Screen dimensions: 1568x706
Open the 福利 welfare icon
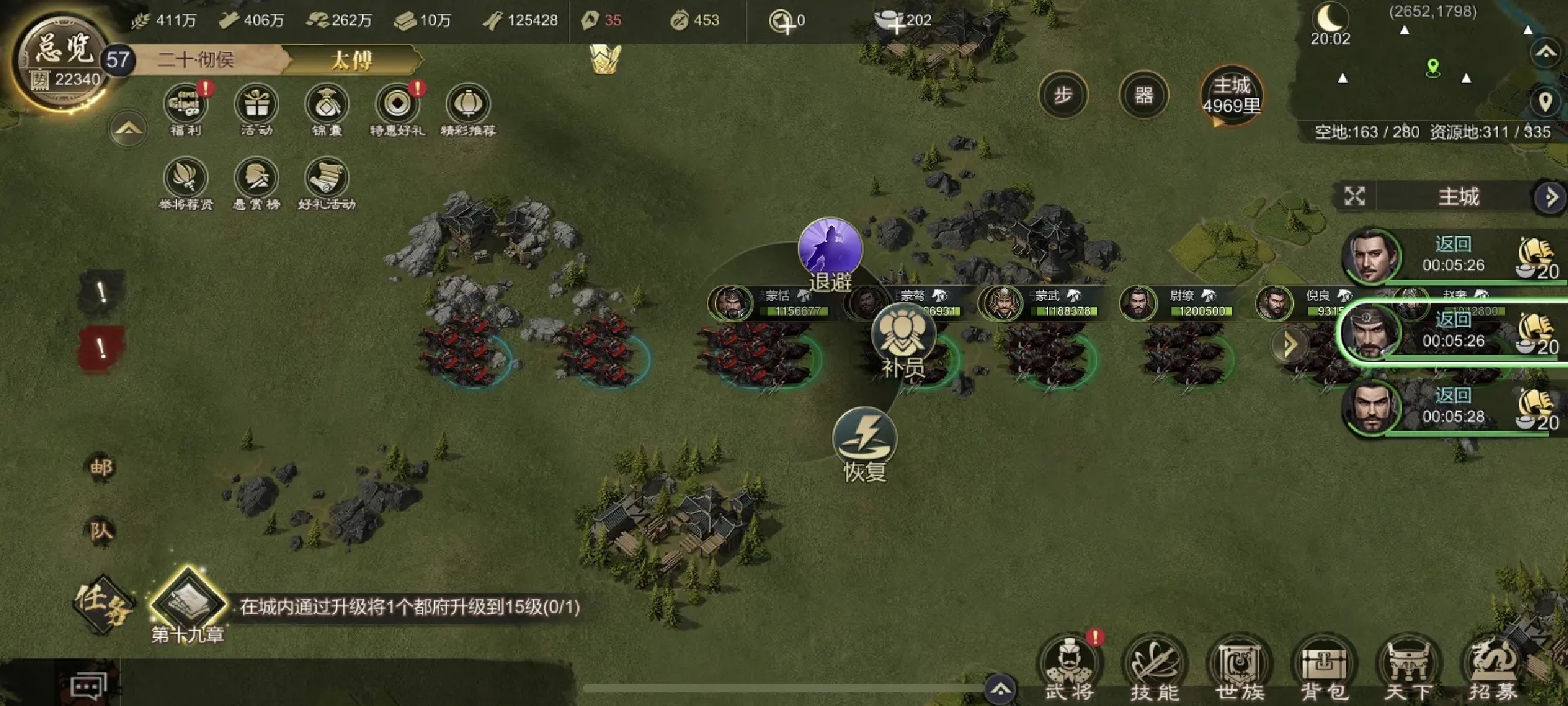186,105
